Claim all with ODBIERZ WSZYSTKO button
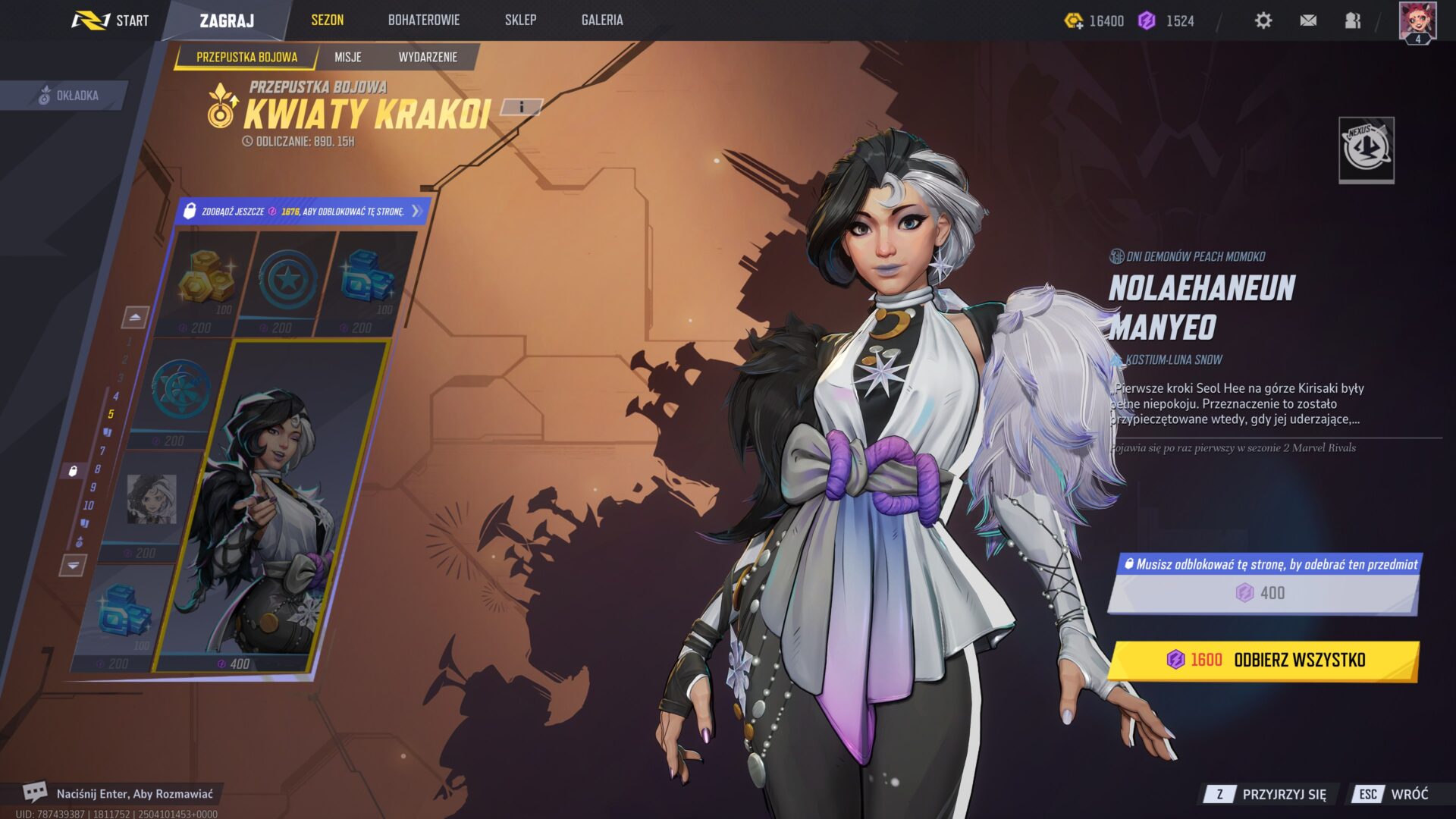Screen dimensions: 1456x819 pyautogui.click(x=1263, y=660)
